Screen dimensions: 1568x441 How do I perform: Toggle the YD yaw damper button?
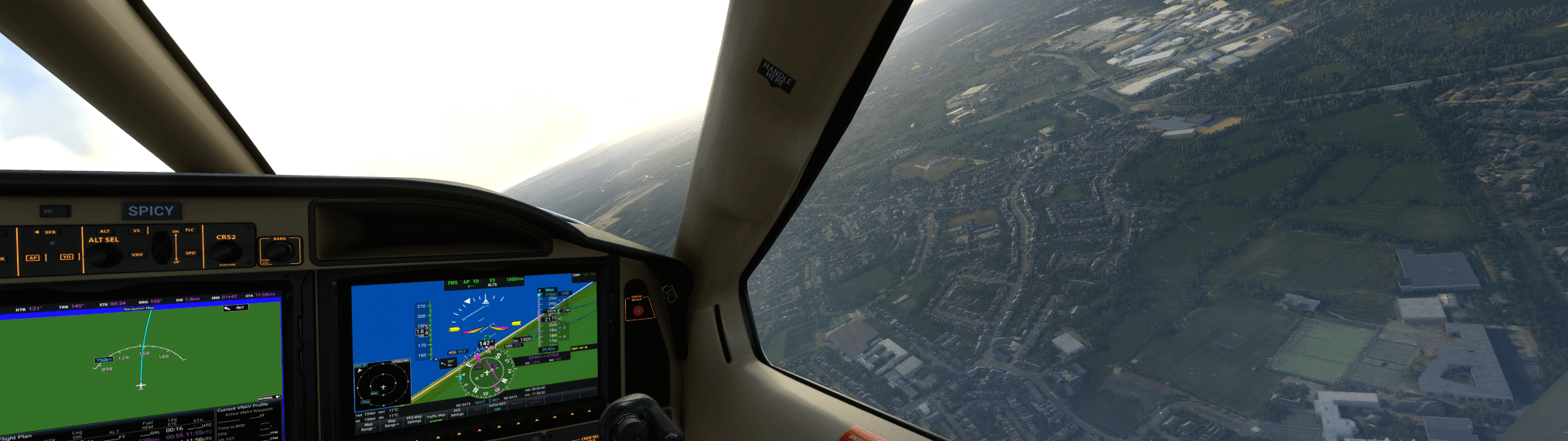(67, 257)
